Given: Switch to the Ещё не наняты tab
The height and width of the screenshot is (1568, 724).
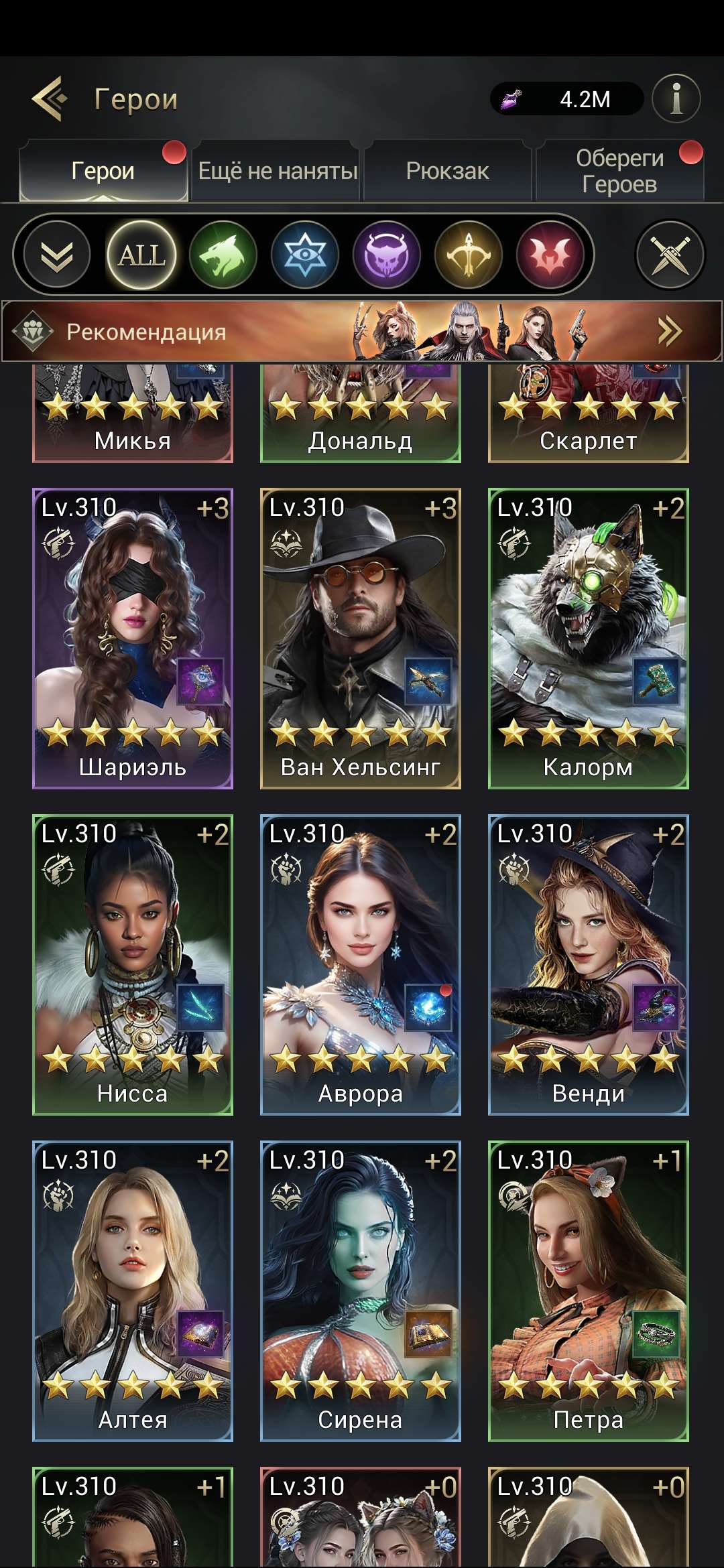Looking at the screenshot, I should pyautogui.click(x=278, y=172).
